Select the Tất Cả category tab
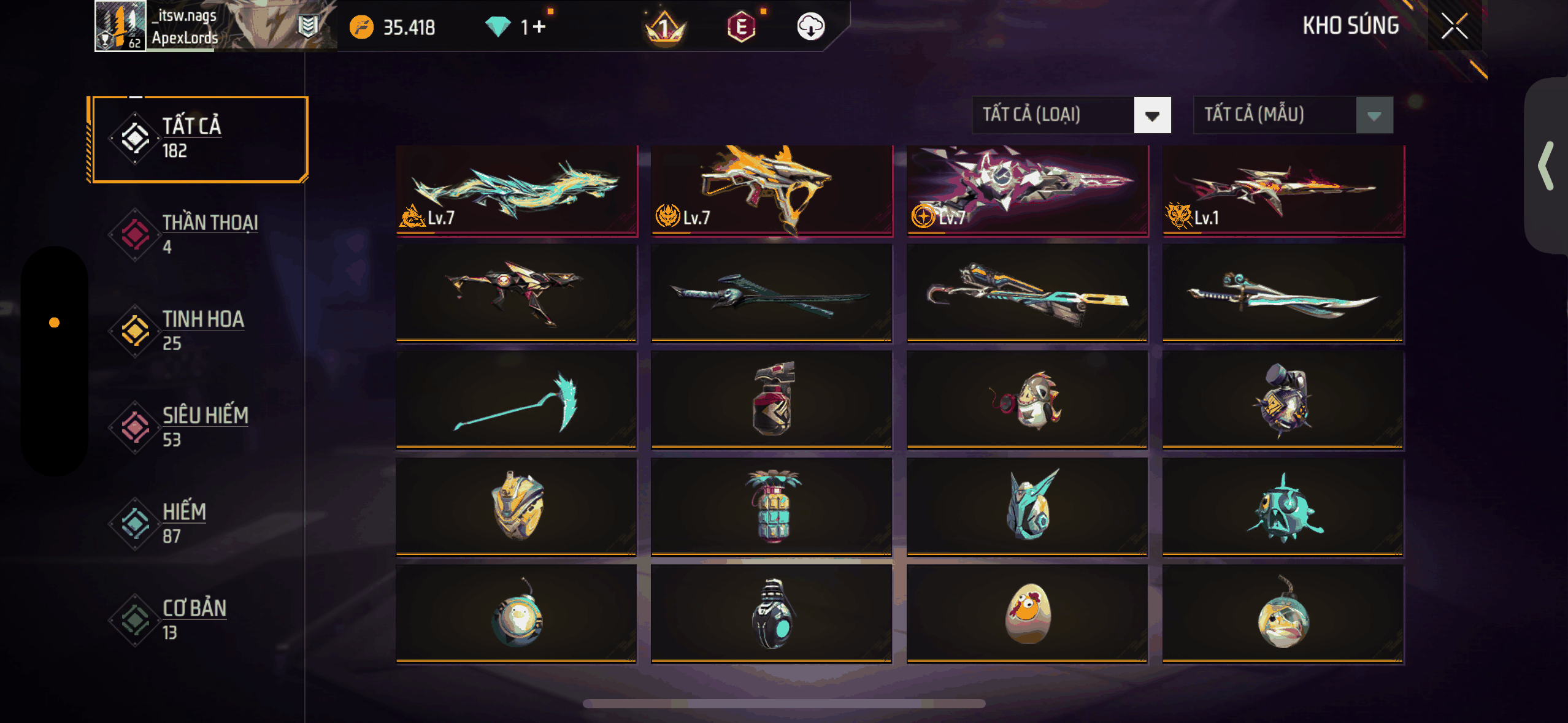 click(198, 139)
